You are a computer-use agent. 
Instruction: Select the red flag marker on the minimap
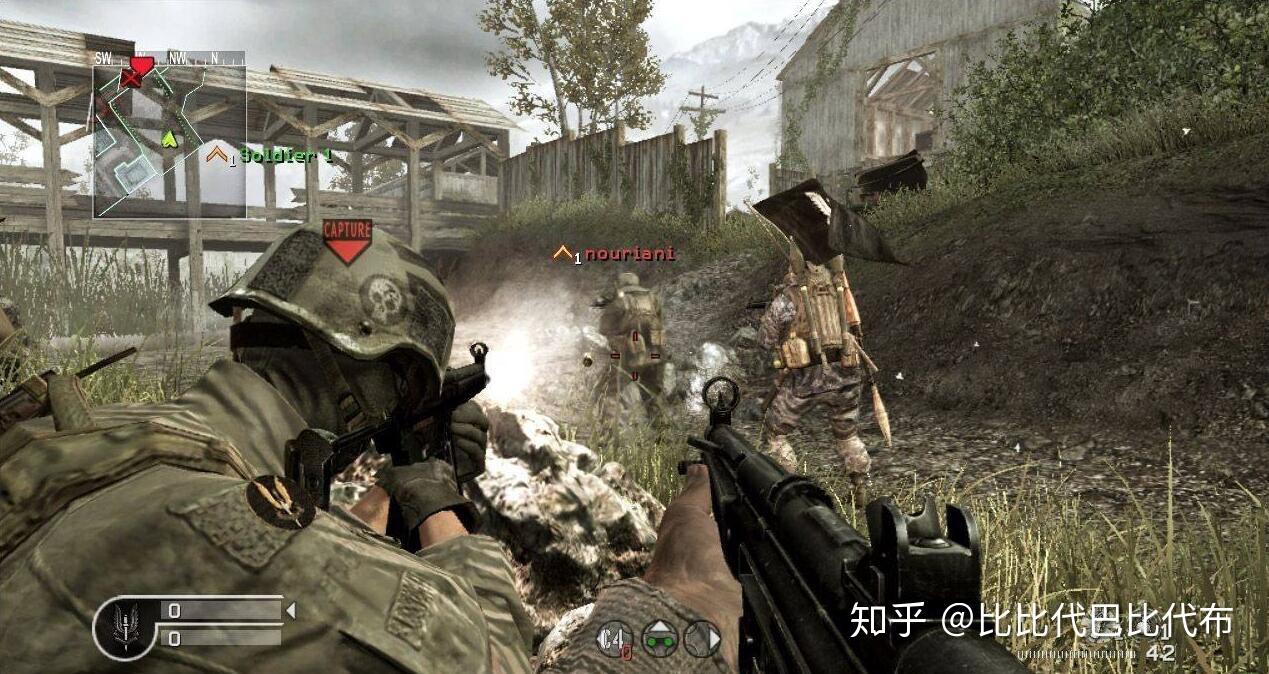point(142,66)
